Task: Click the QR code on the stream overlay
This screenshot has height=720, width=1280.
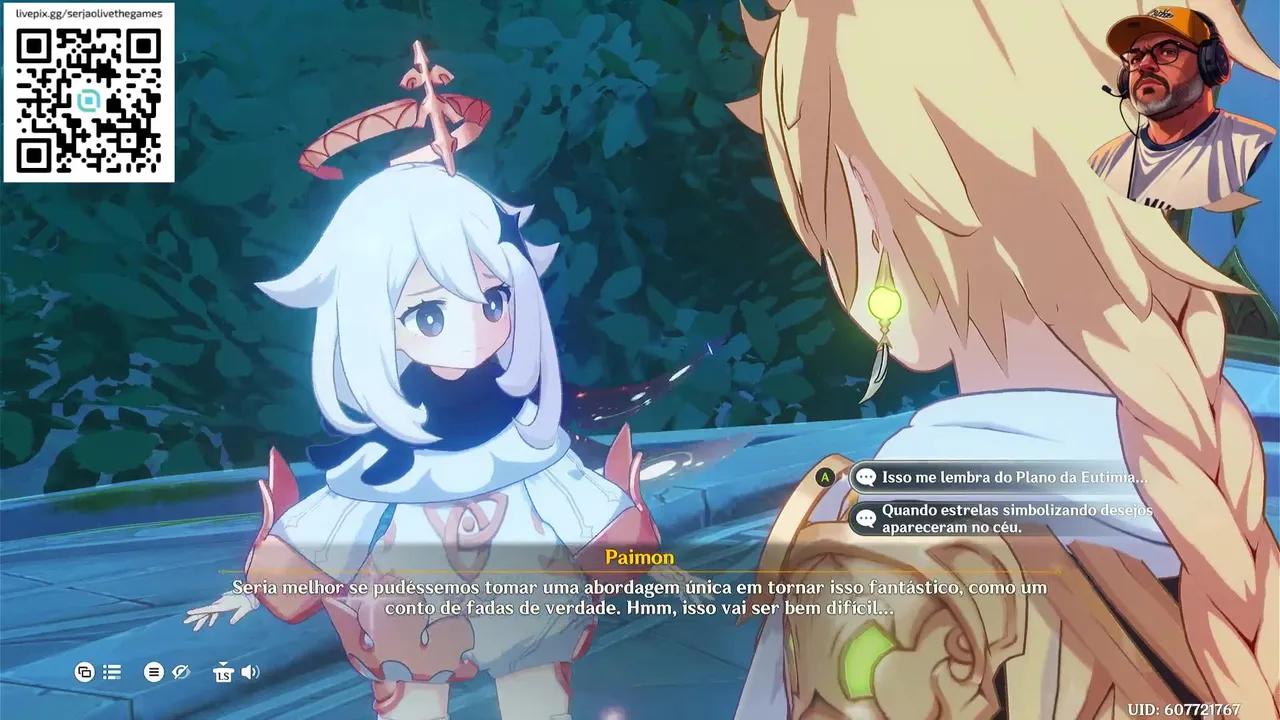Action: [89, 100]
